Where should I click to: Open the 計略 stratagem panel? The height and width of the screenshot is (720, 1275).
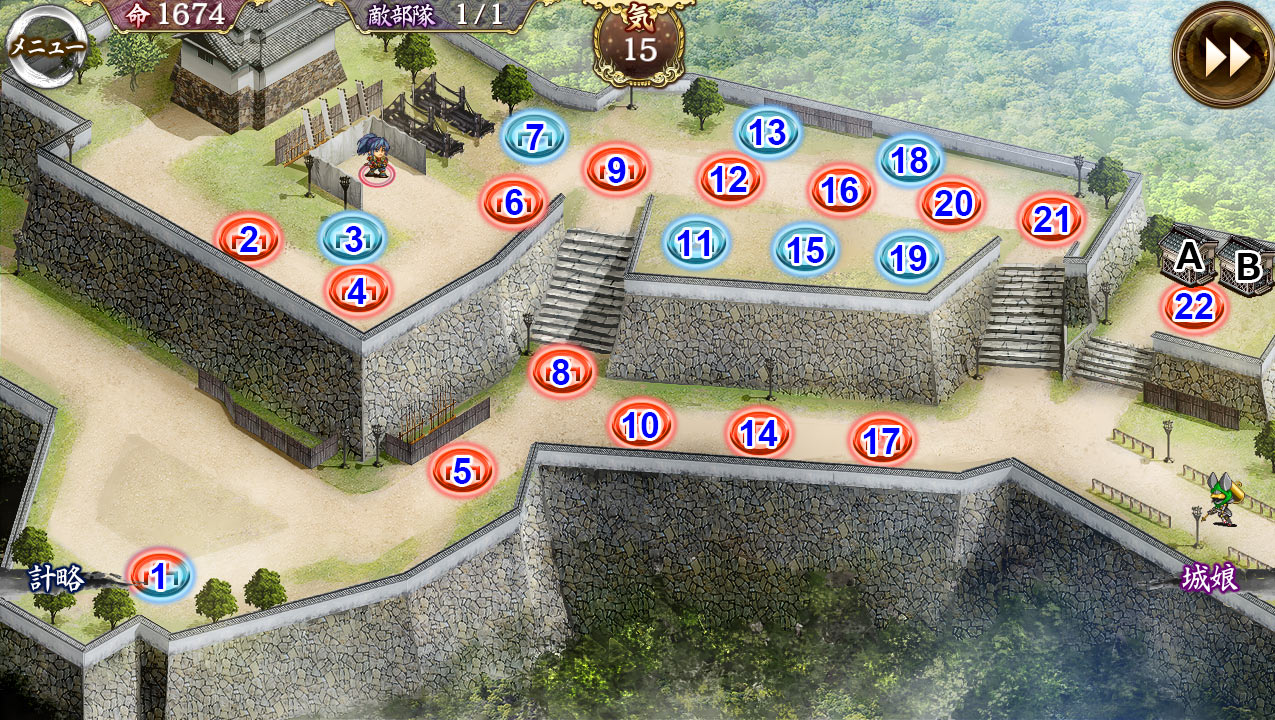pyautogui.click(x=58, y=579)
